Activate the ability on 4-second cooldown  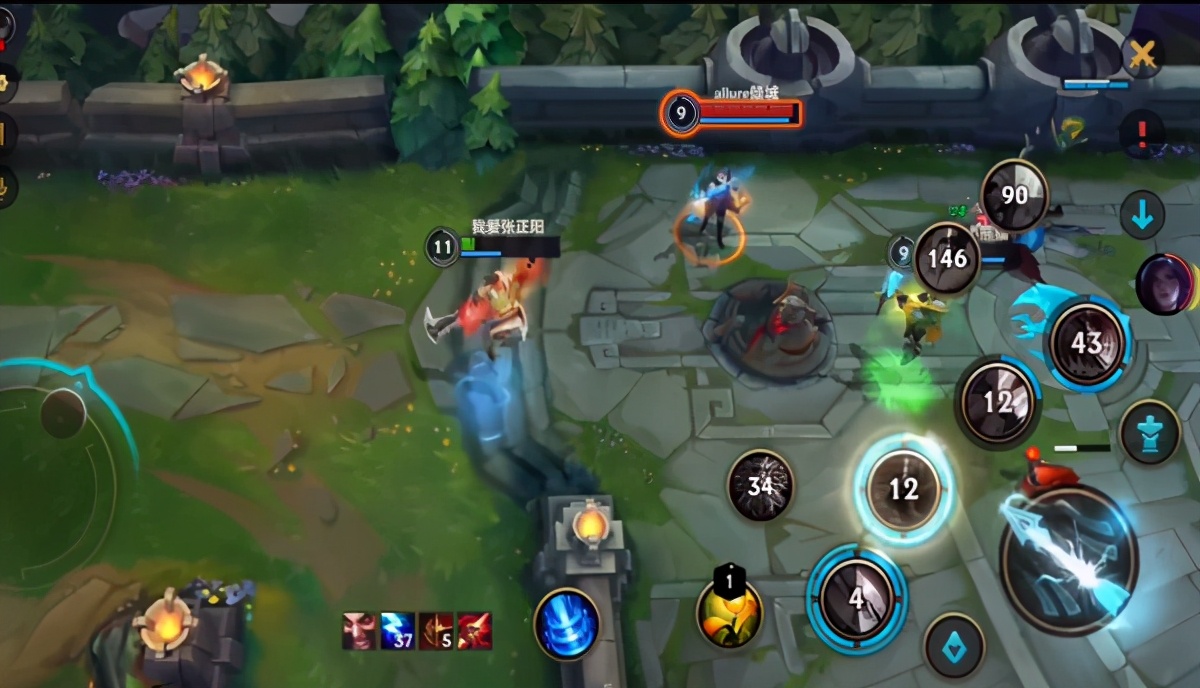coord(856,598)
